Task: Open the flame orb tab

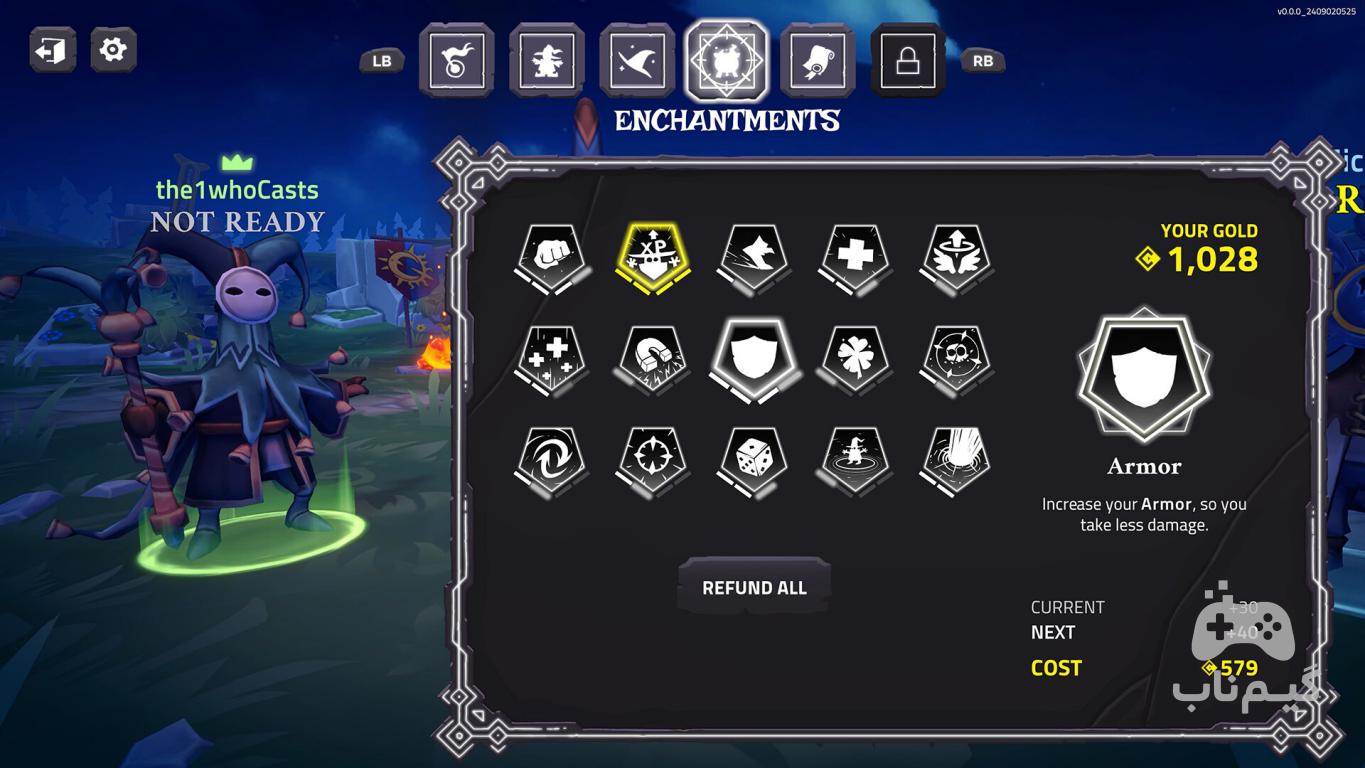Action: tap(456, 61)
